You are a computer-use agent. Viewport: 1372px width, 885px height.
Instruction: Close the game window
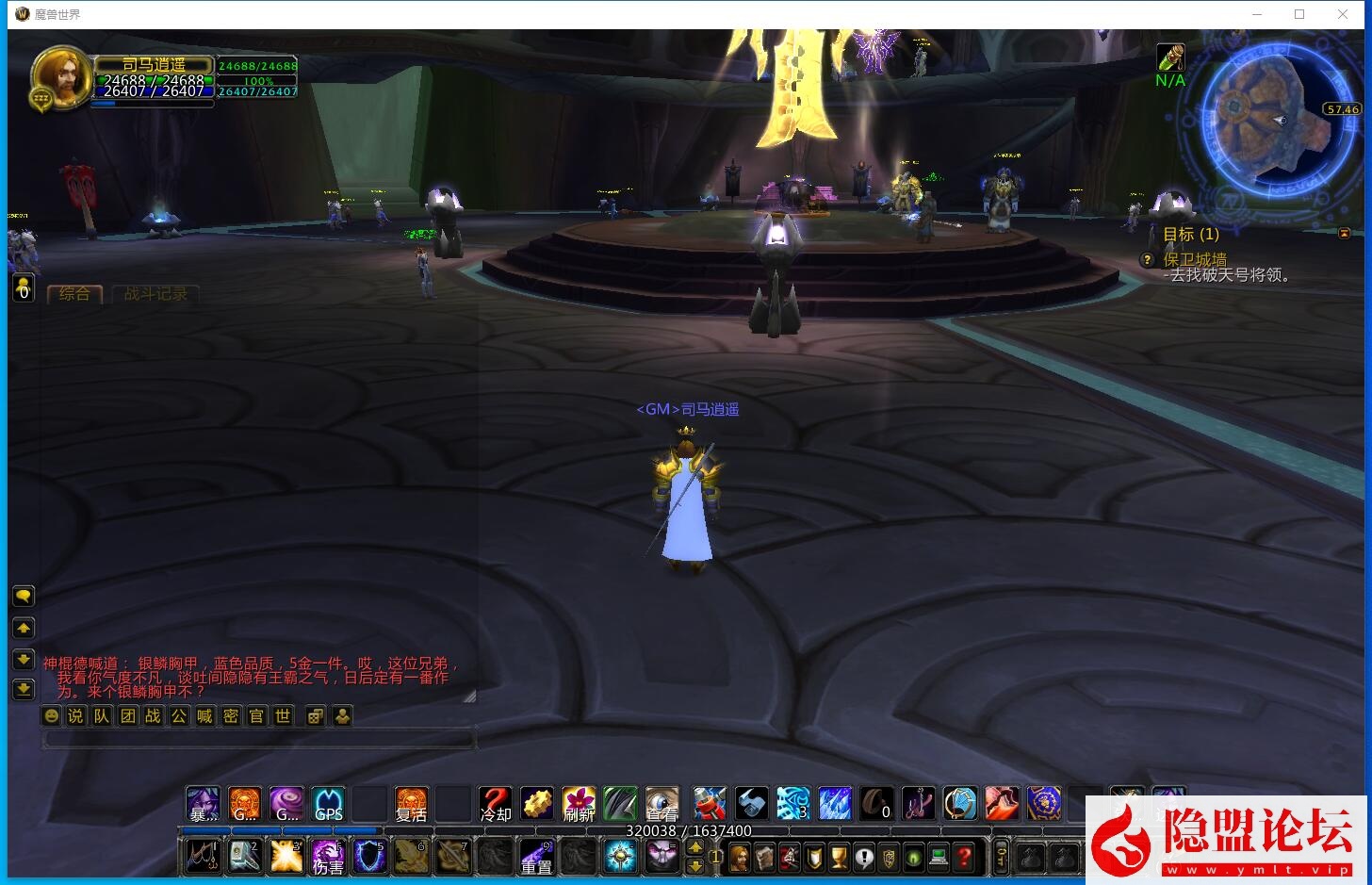1343,14
